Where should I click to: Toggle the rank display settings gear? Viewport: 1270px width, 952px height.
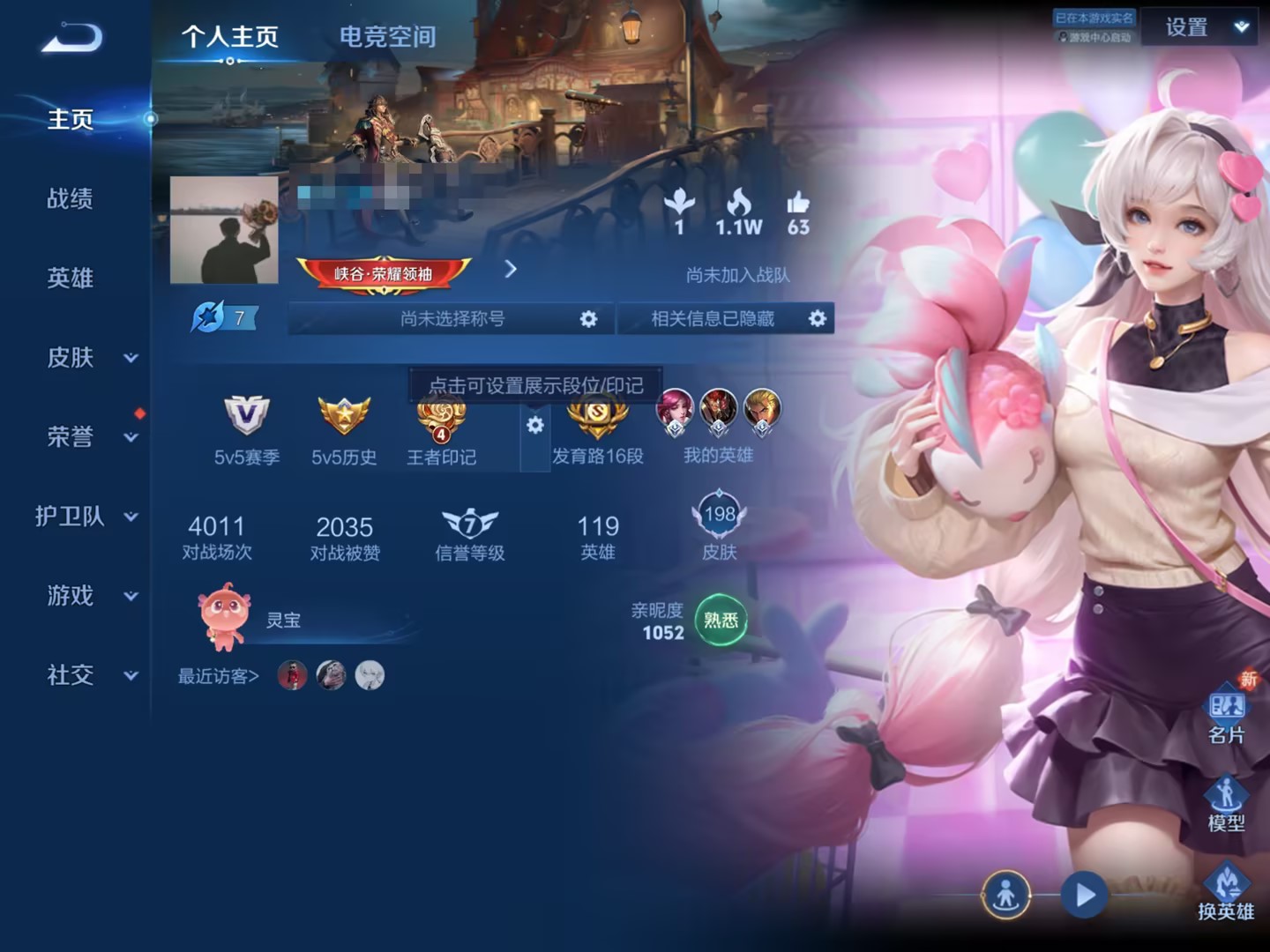click(x=535, y=424)
